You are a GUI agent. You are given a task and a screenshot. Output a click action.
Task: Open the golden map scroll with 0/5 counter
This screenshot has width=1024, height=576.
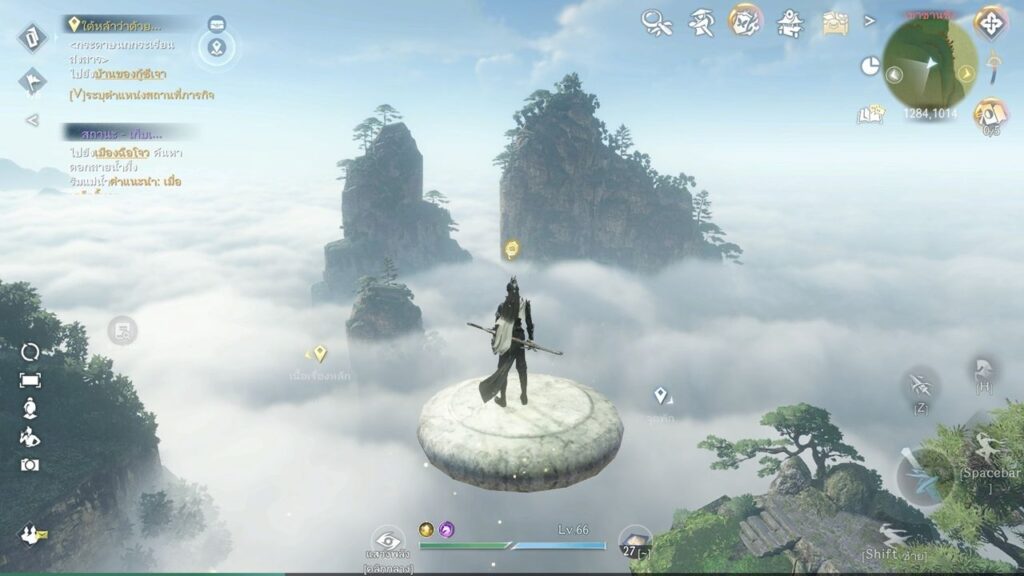point(990,113)
